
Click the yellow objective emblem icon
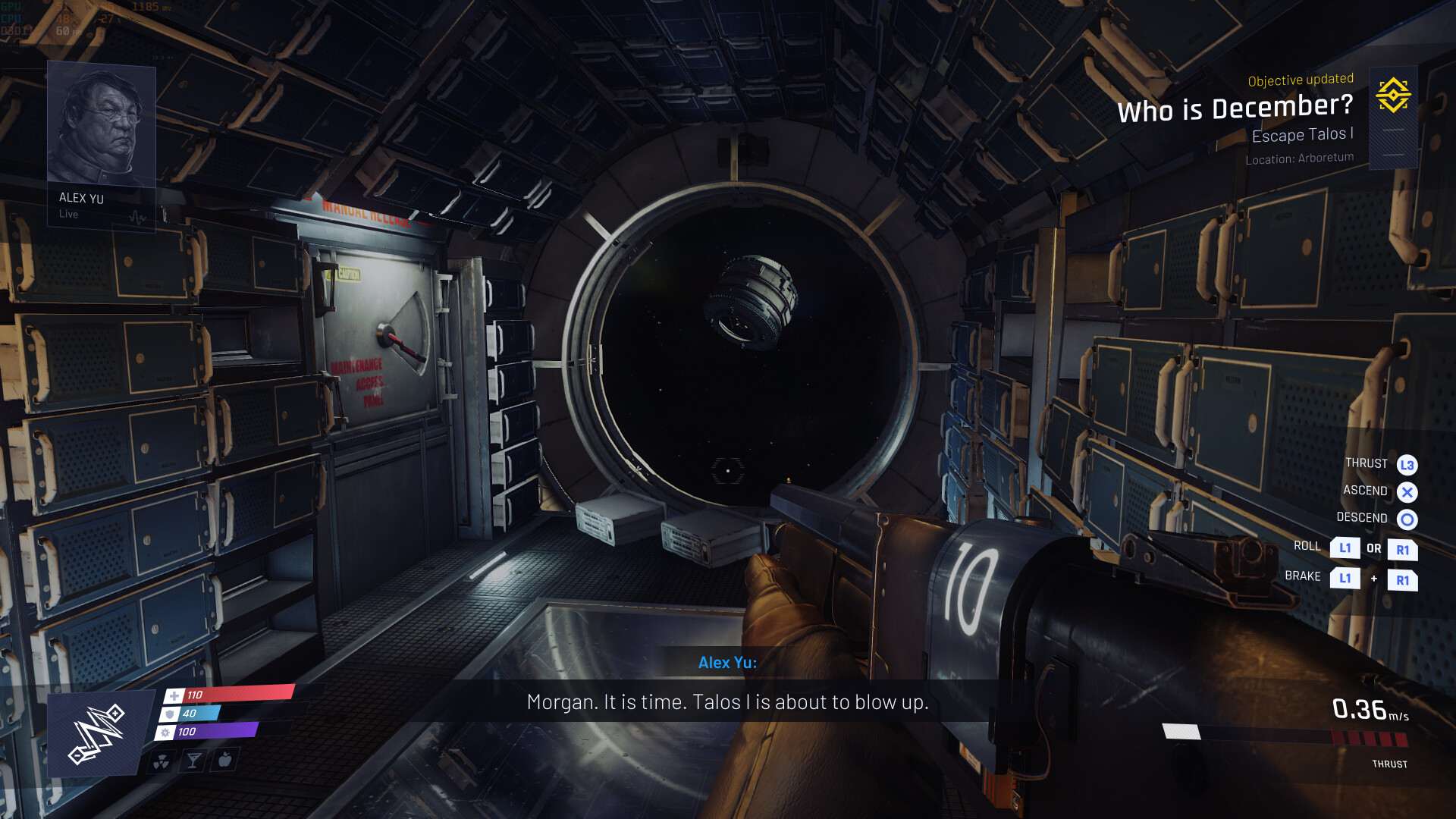click(x=1393, y=95)
